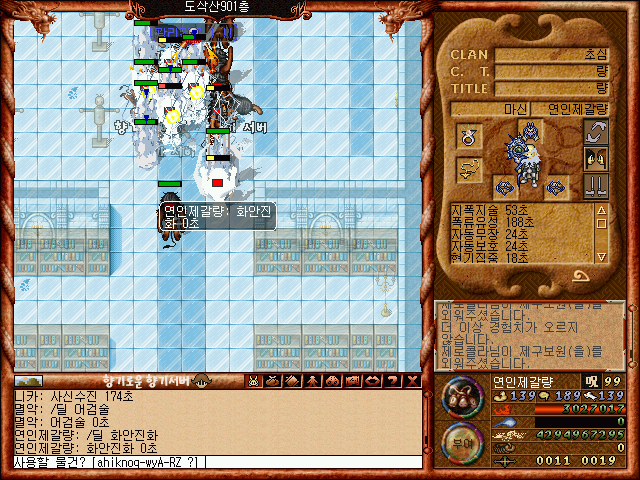The image size is (640, 480).
Task: Click the two faces button
Action: pos(597,158)
